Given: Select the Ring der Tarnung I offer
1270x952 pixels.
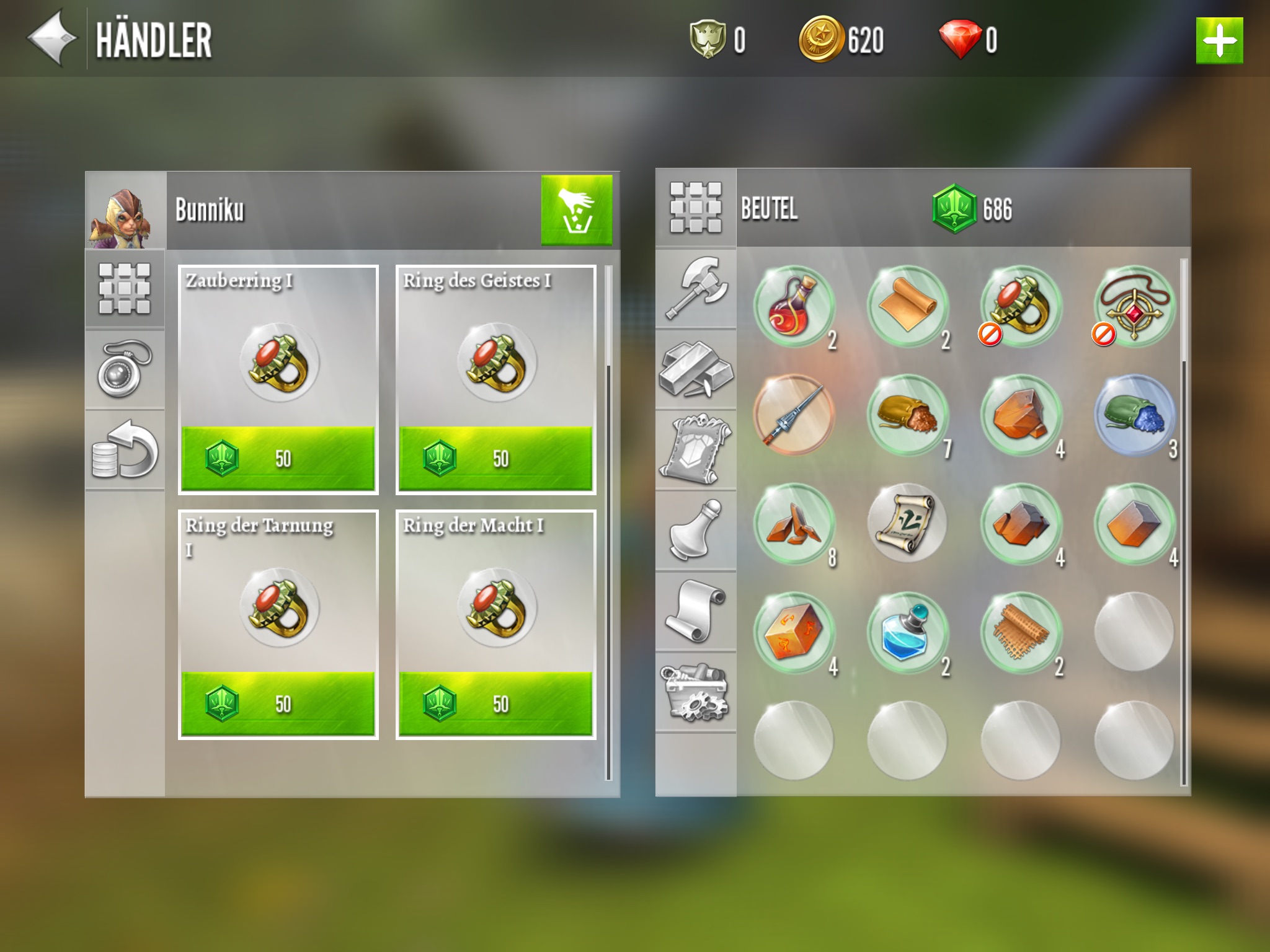Looking at the screenshot, I should (x=278, y=624).
